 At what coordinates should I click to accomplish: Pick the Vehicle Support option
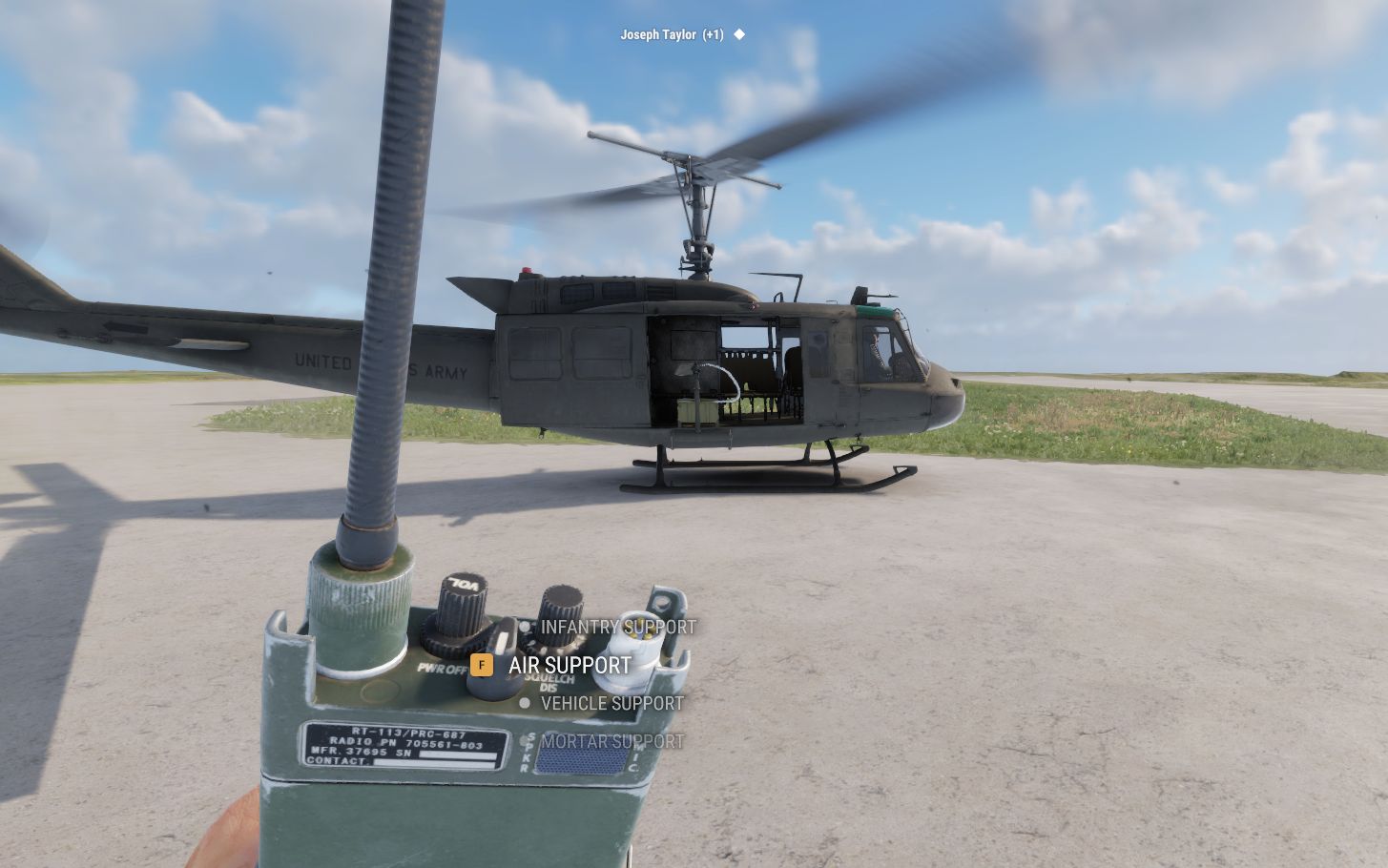pos(611,704)
